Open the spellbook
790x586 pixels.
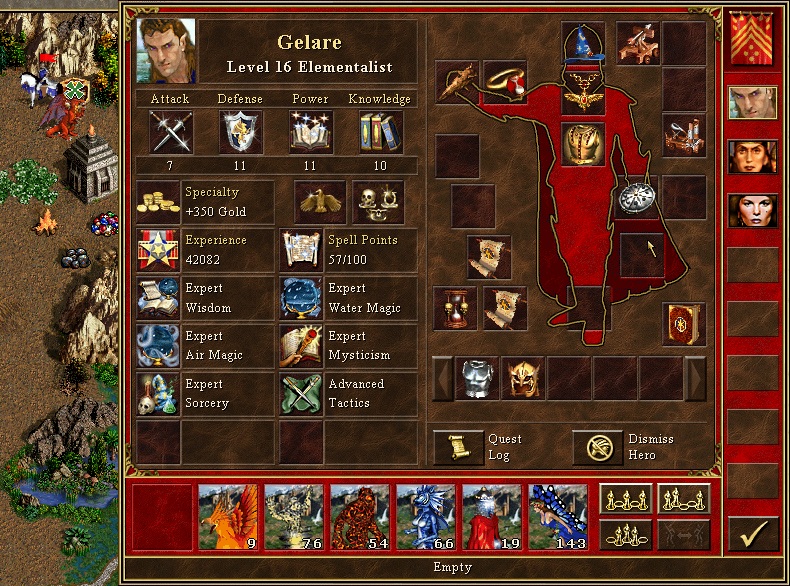point(684,325)
